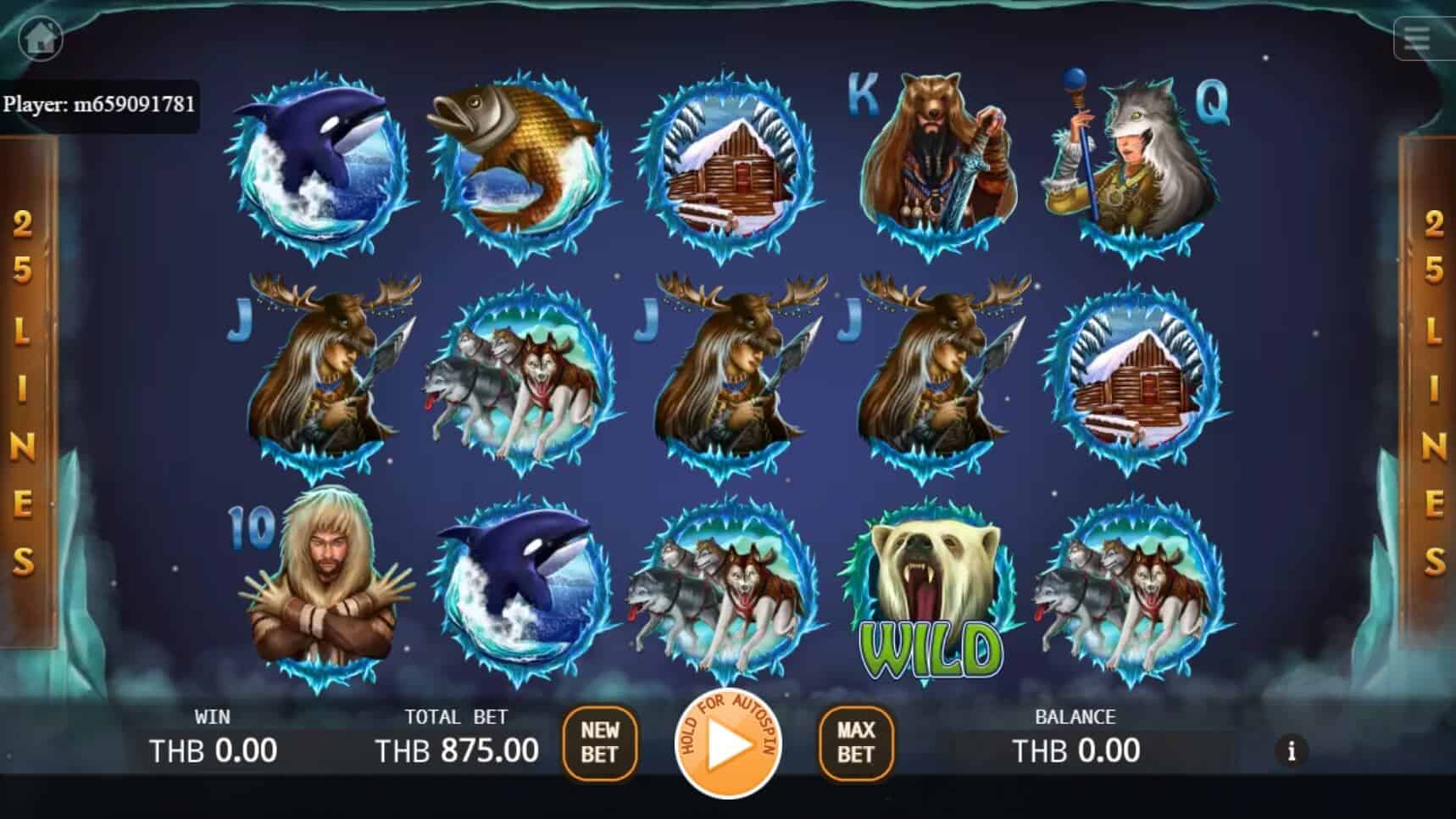Click the golden fish symbol on top row

[520, 165]
